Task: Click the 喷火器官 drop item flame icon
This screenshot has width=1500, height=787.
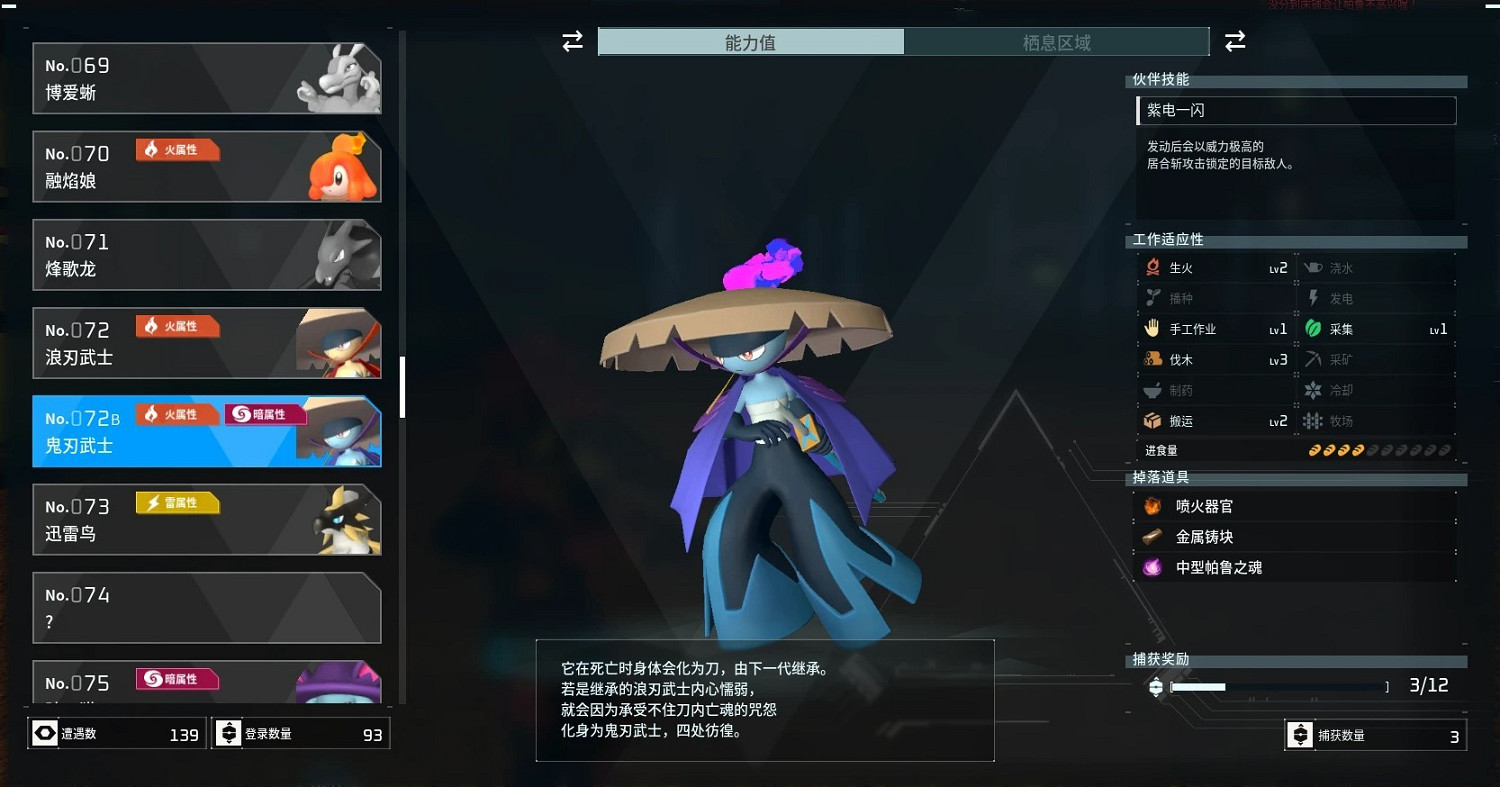Action: pos(1152,506)
